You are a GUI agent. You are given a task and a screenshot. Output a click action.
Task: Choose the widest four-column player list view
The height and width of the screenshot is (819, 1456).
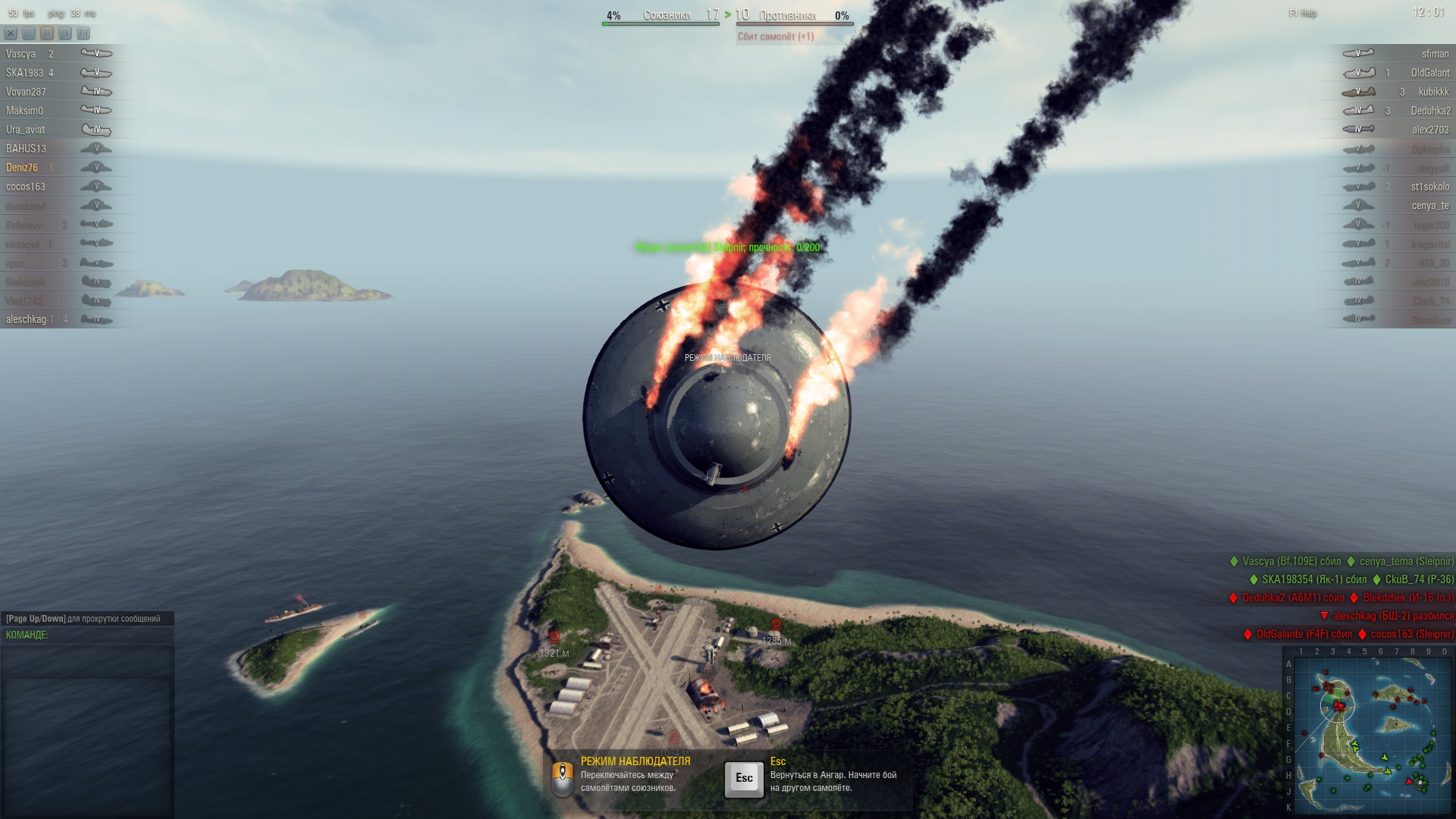click(83, 33)
